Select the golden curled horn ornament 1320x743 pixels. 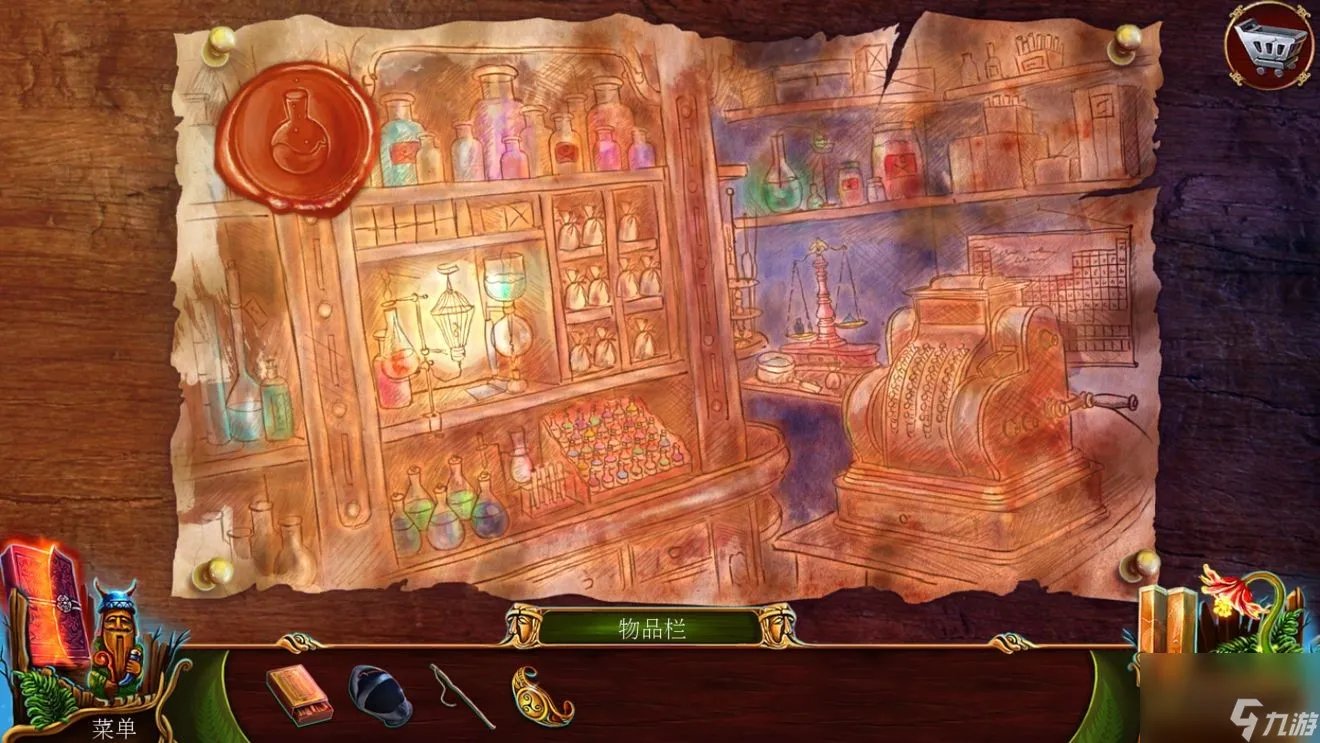click(541, 694)
